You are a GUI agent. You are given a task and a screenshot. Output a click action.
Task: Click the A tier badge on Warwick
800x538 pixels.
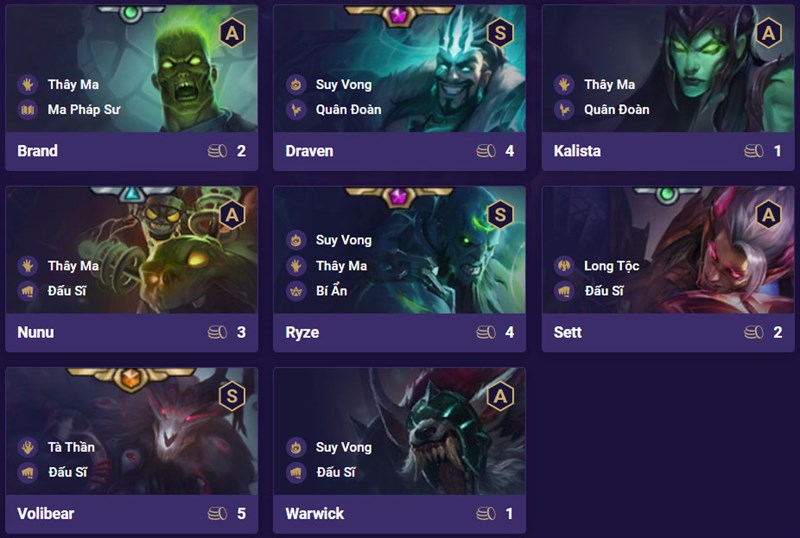[x=500, y=395]
